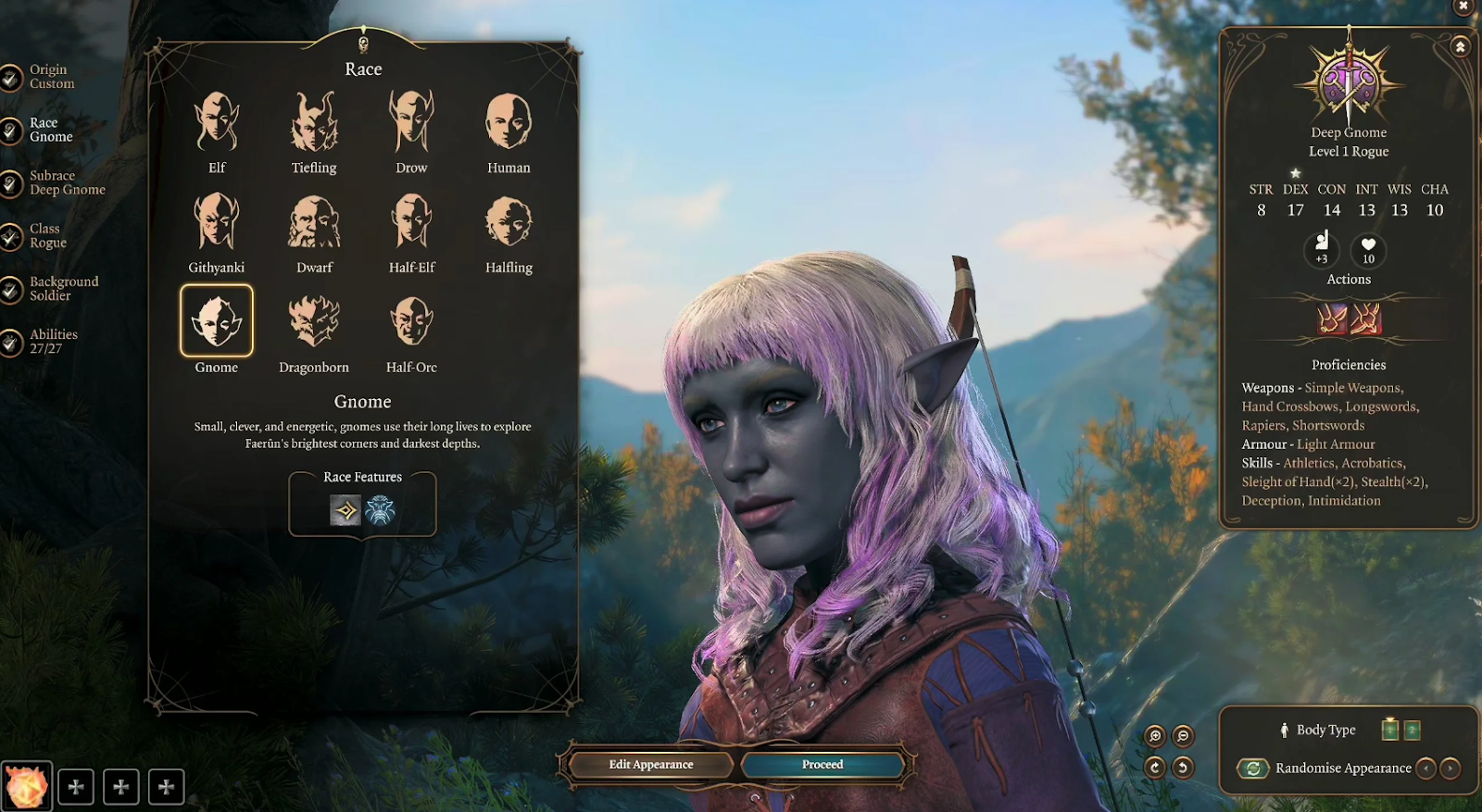Open the Background Soldier step
The width and height of the screenshot is (1482, 812).
[x=61, y=288]
